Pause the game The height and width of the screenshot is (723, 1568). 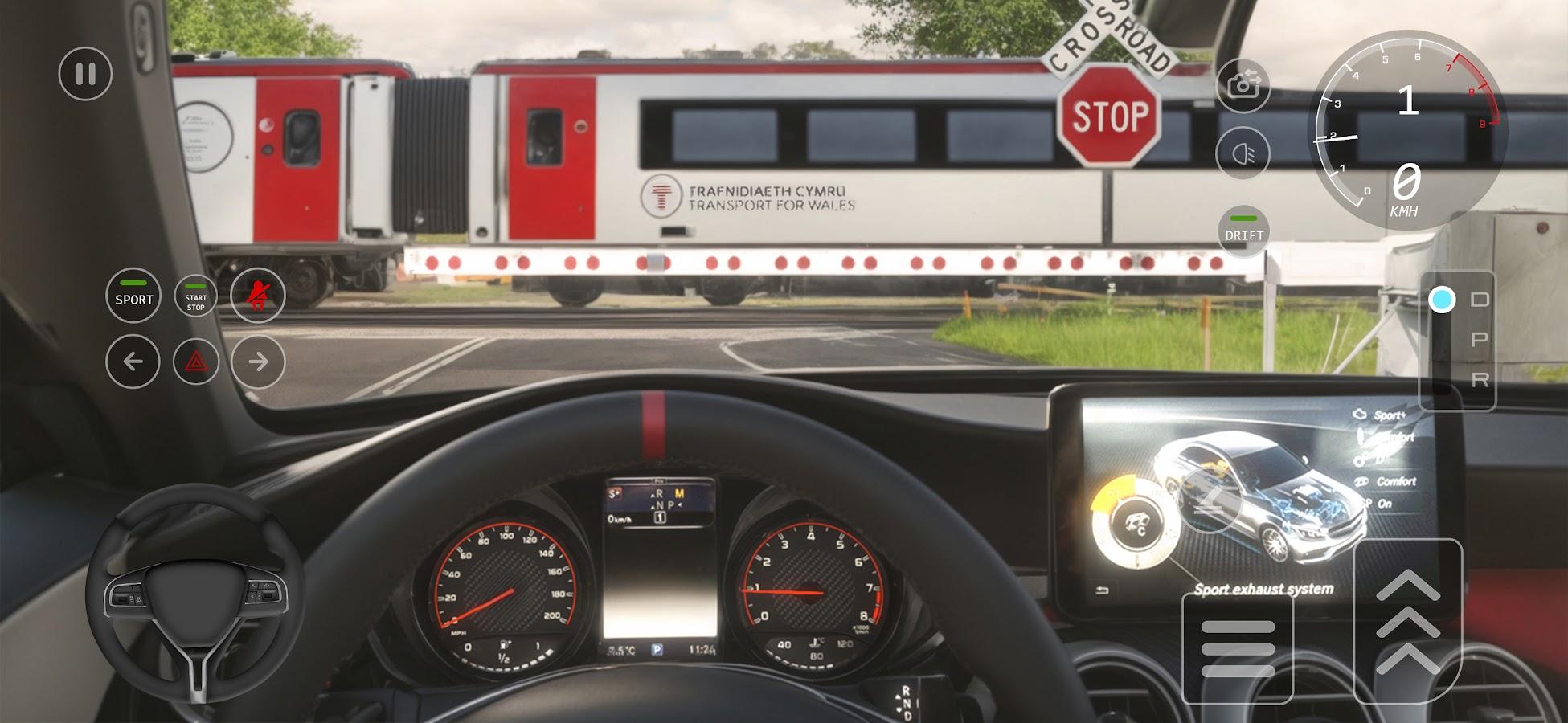(85, 74)
